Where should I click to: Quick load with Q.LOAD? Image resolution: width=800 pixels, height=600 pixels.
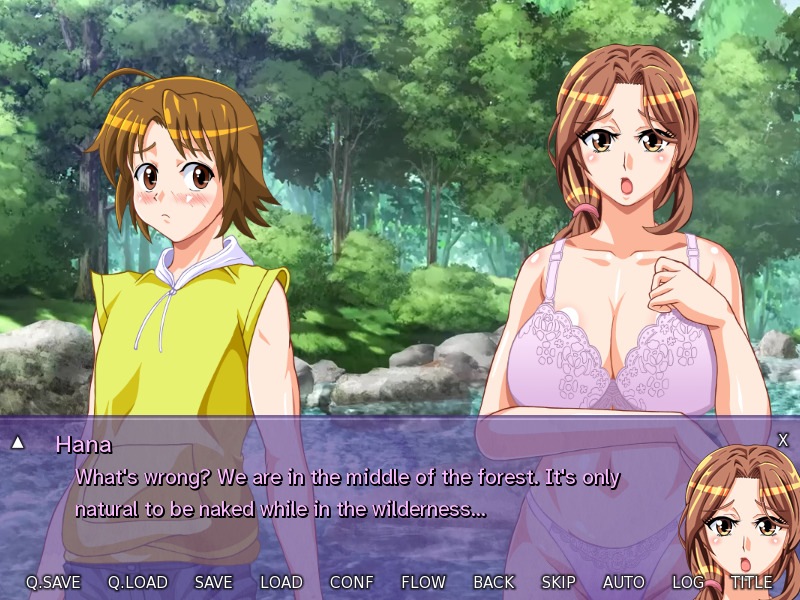click(138, 582)
